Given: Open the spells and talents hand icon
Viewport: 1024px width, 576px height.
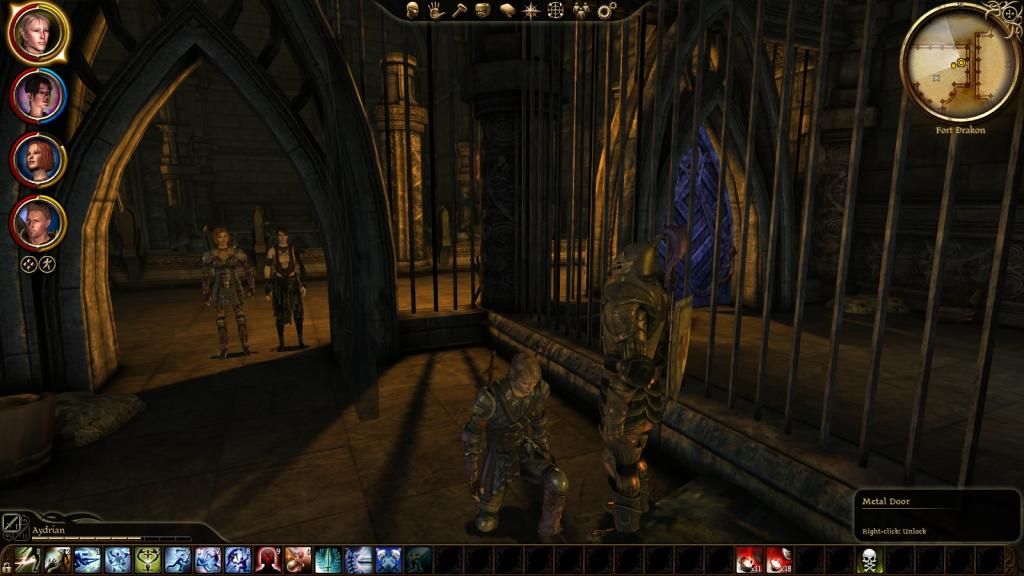Looking at the screenshot, I should click(x=436, y=10).
